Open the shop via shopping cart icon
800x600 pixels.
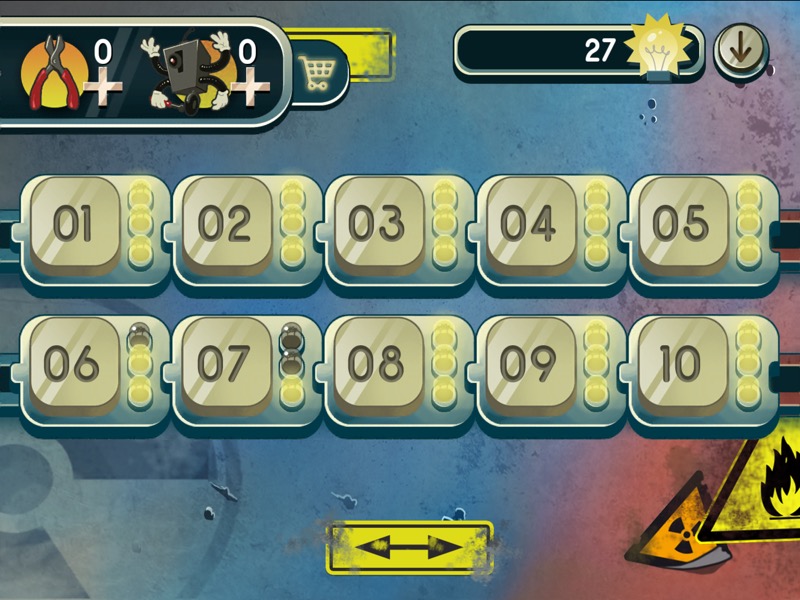point(316,74)
